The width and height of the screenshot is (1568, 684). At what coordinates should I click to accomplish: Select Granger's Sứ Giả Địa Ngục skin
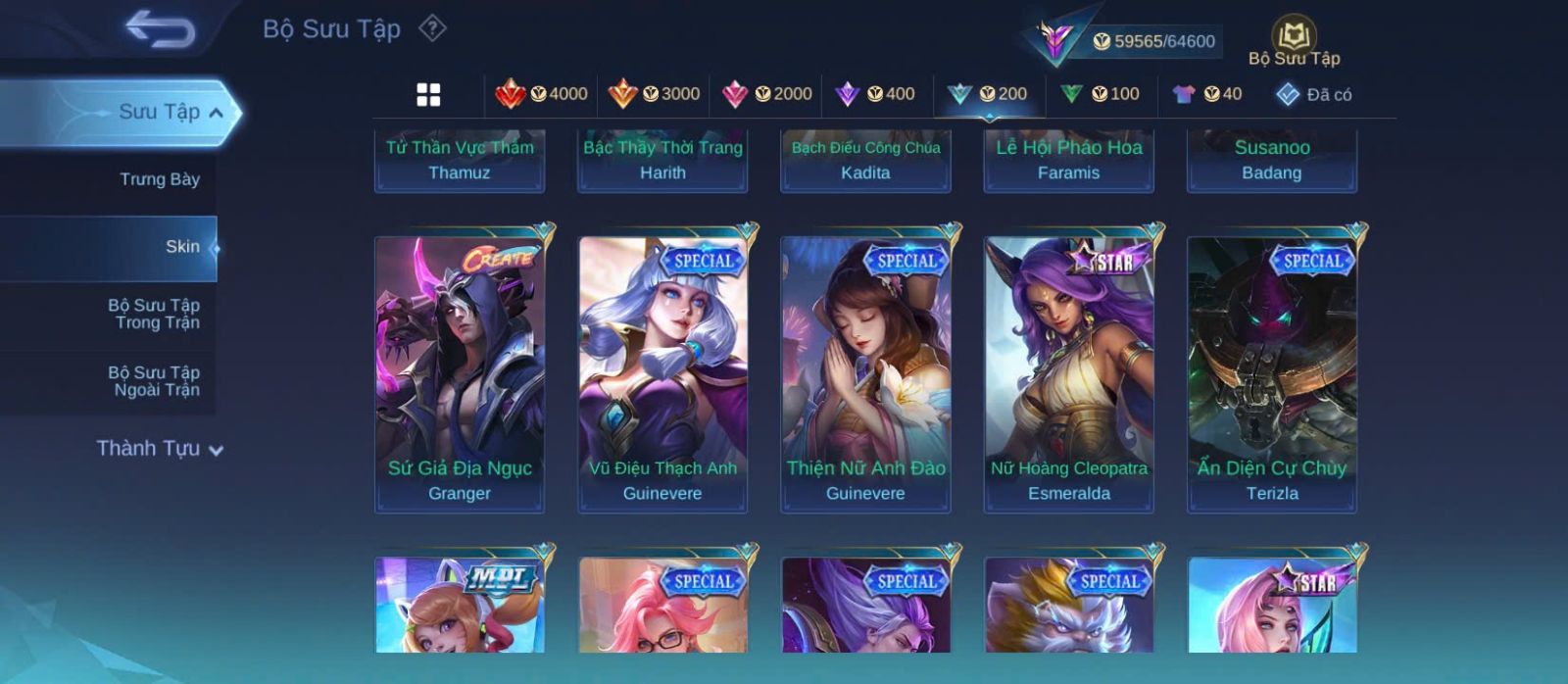point(460,372)
